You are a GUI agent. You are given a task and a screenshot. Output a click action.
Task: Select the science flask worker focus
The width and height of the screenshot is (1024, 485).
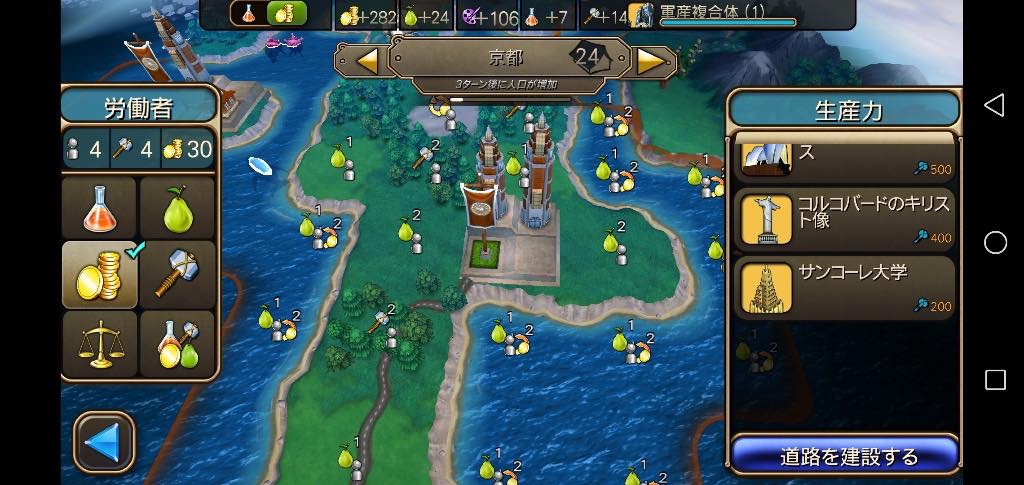coord(99,207)
